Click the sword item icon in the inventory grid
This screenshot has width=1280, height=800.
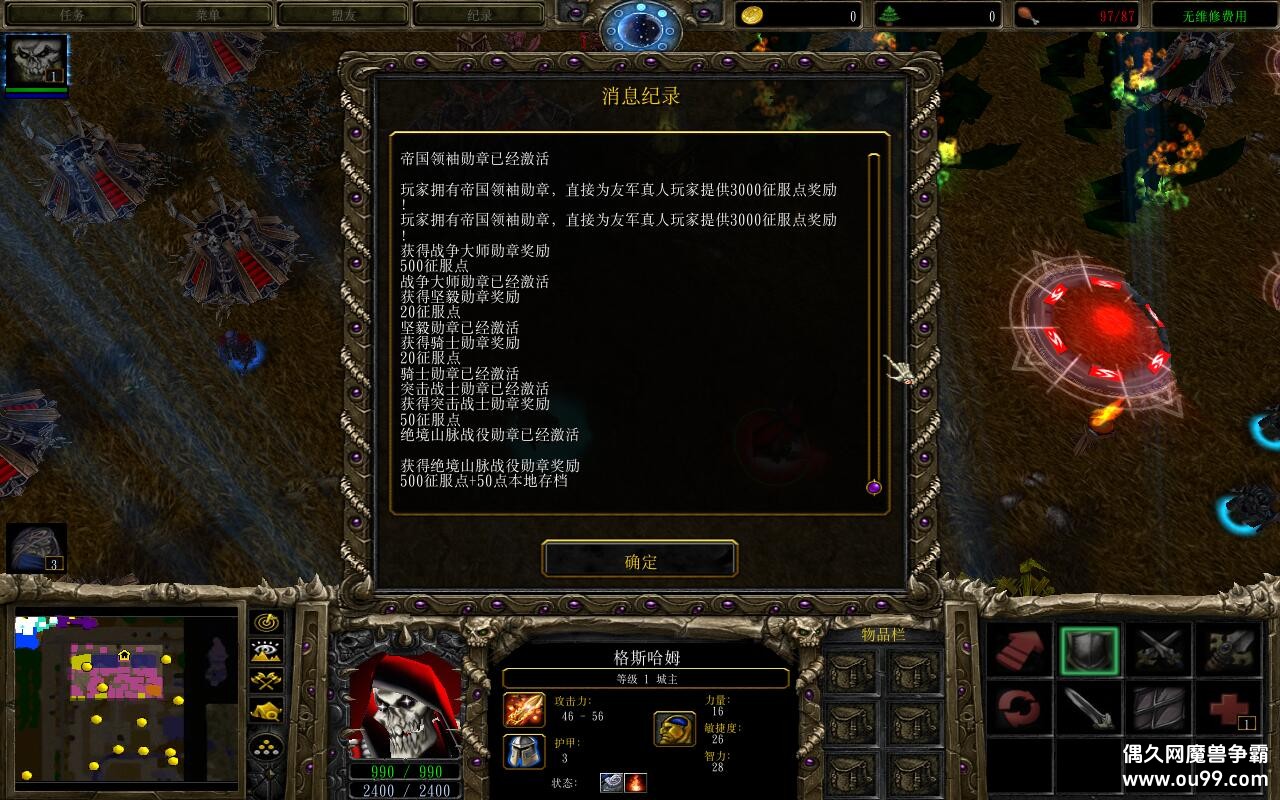pos(1088,709)
